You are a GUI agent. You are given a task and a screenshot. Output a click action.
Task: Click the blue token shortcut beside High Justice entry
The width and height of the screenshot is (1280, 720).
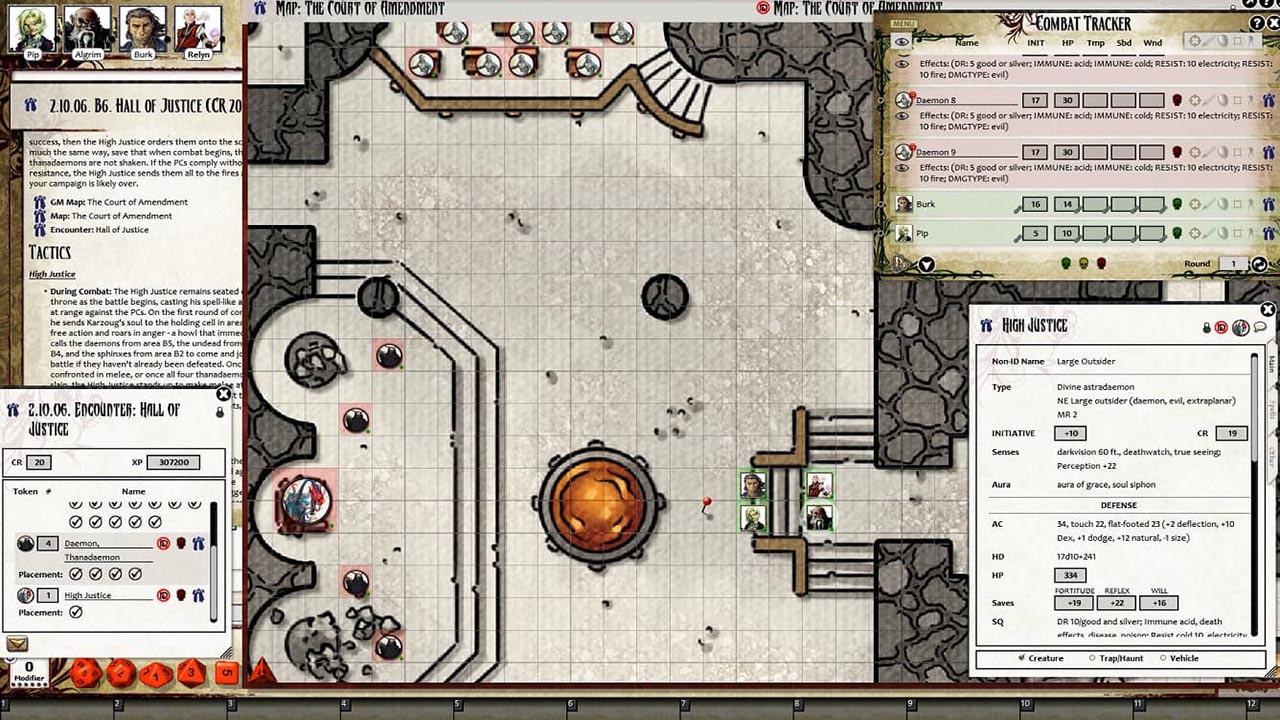pos(197,595)
